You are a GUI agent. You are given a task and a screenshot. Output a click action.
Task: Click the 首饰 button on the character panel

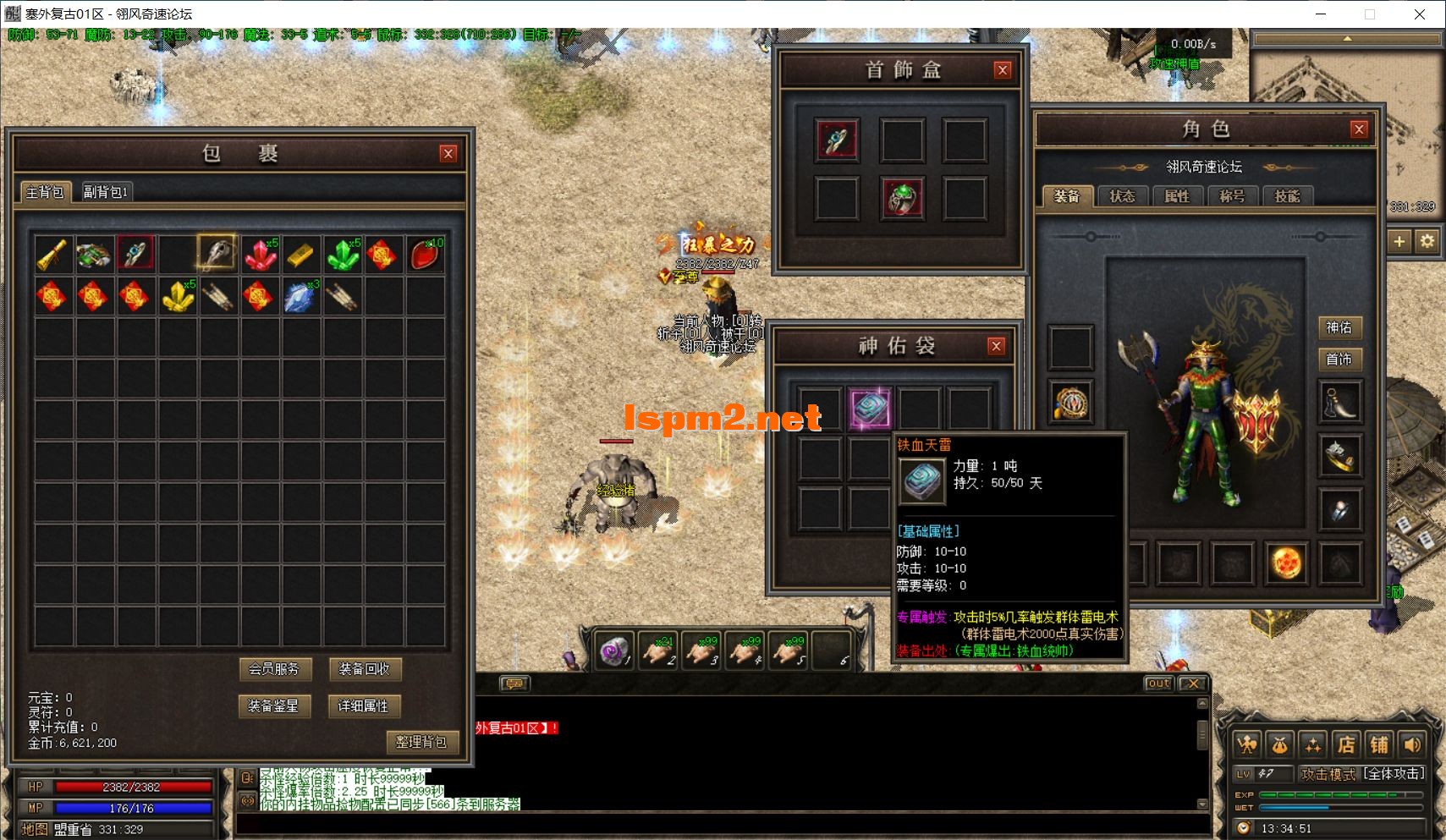coord(1339,360)
